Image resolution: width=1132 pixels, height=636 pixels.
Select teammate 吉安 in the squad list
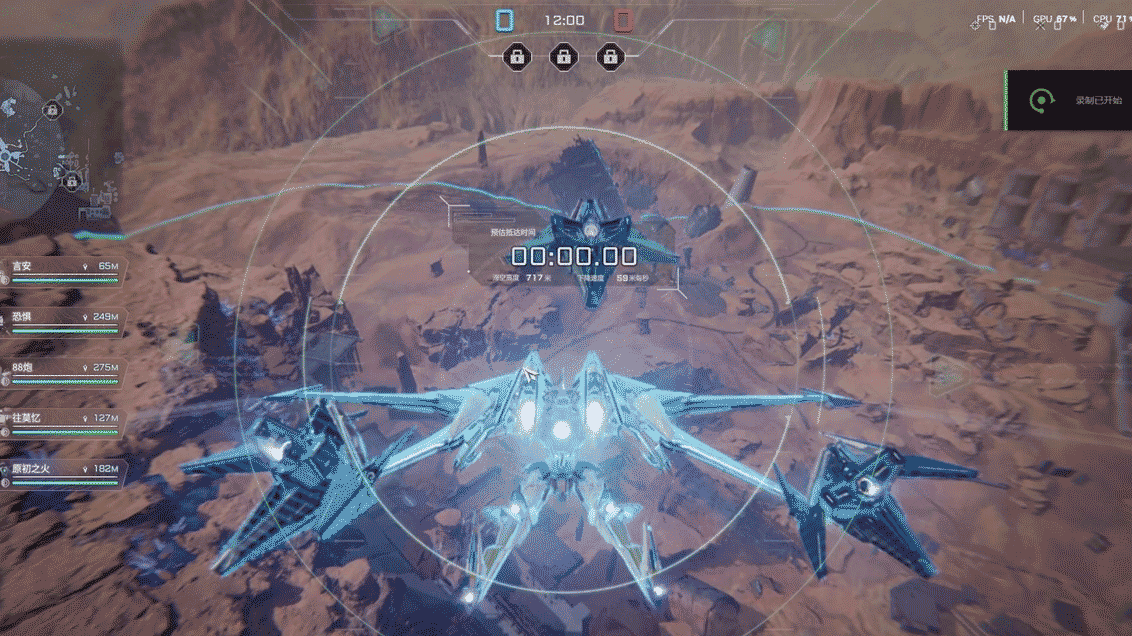click(x=63, y=271)
